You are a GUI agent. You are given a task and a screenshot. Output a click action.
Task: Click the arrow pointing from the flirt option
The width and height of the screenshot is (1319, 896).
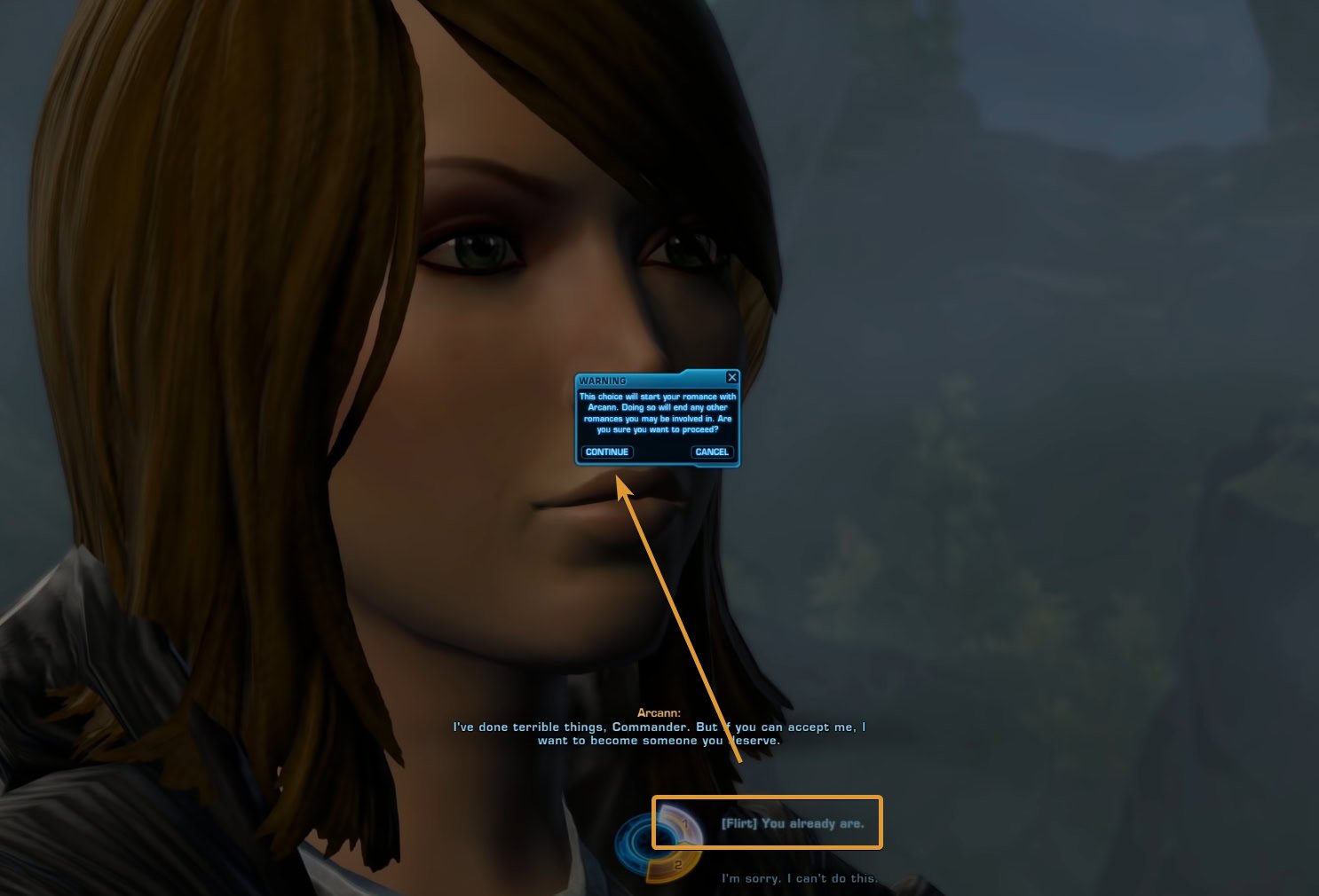tap(679, 621)
